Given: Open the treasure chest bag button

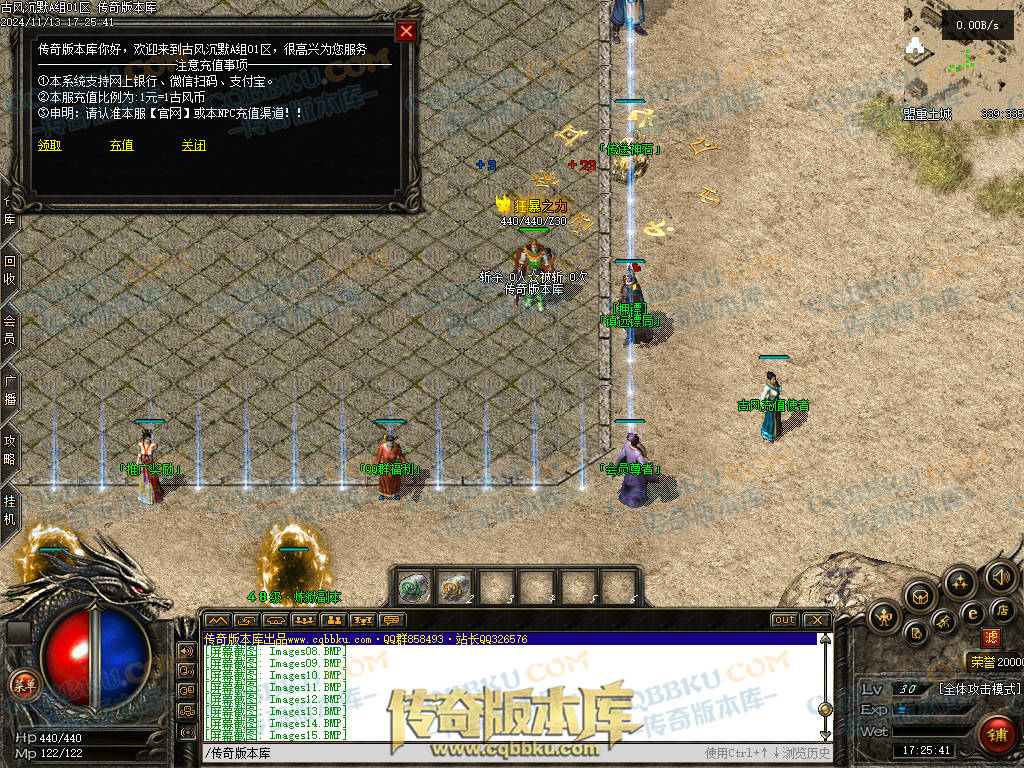Looking at the screenshot, I should coord(918,597).
